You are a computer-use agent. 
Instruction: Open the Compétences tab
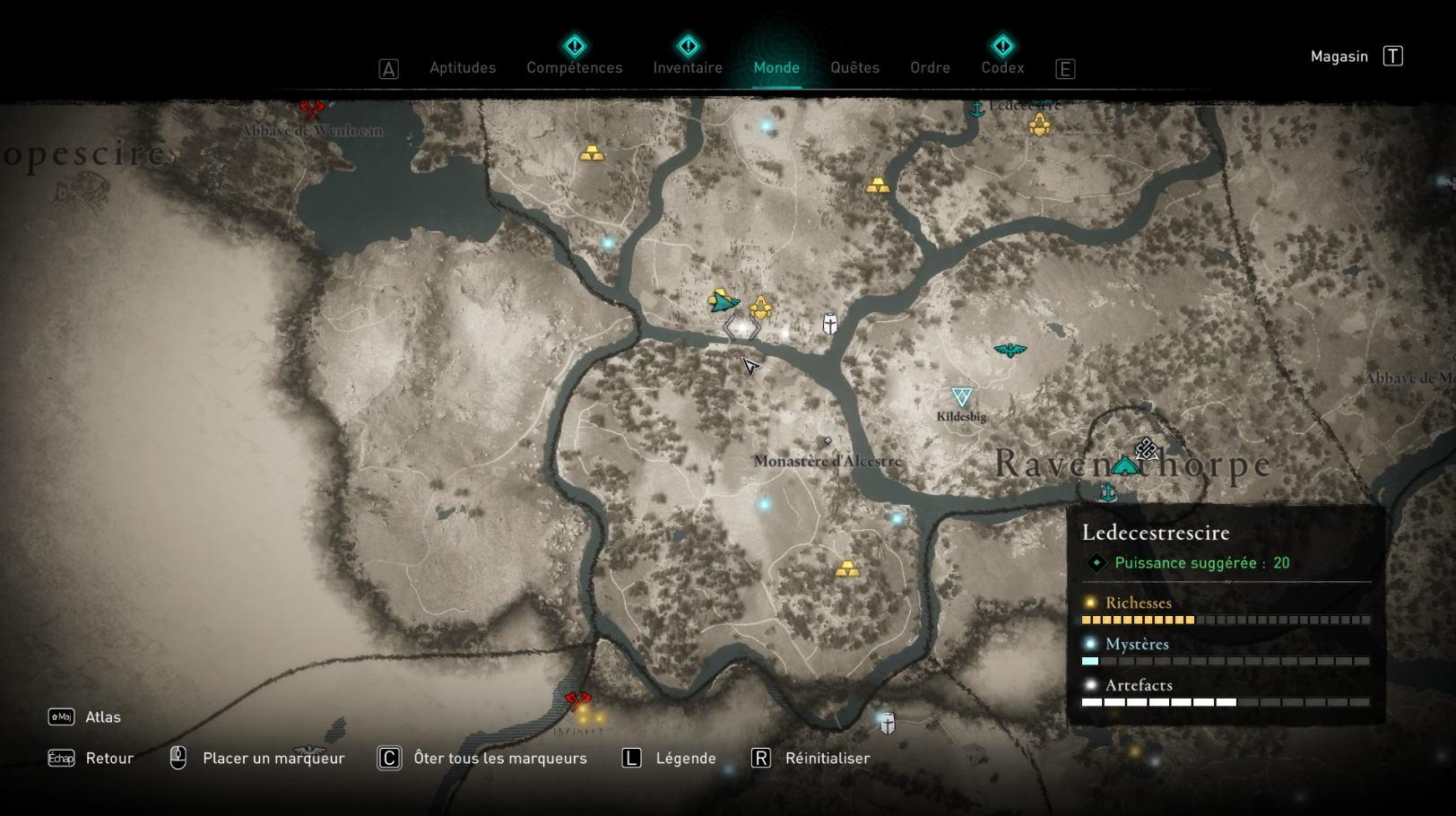[574, 68]
